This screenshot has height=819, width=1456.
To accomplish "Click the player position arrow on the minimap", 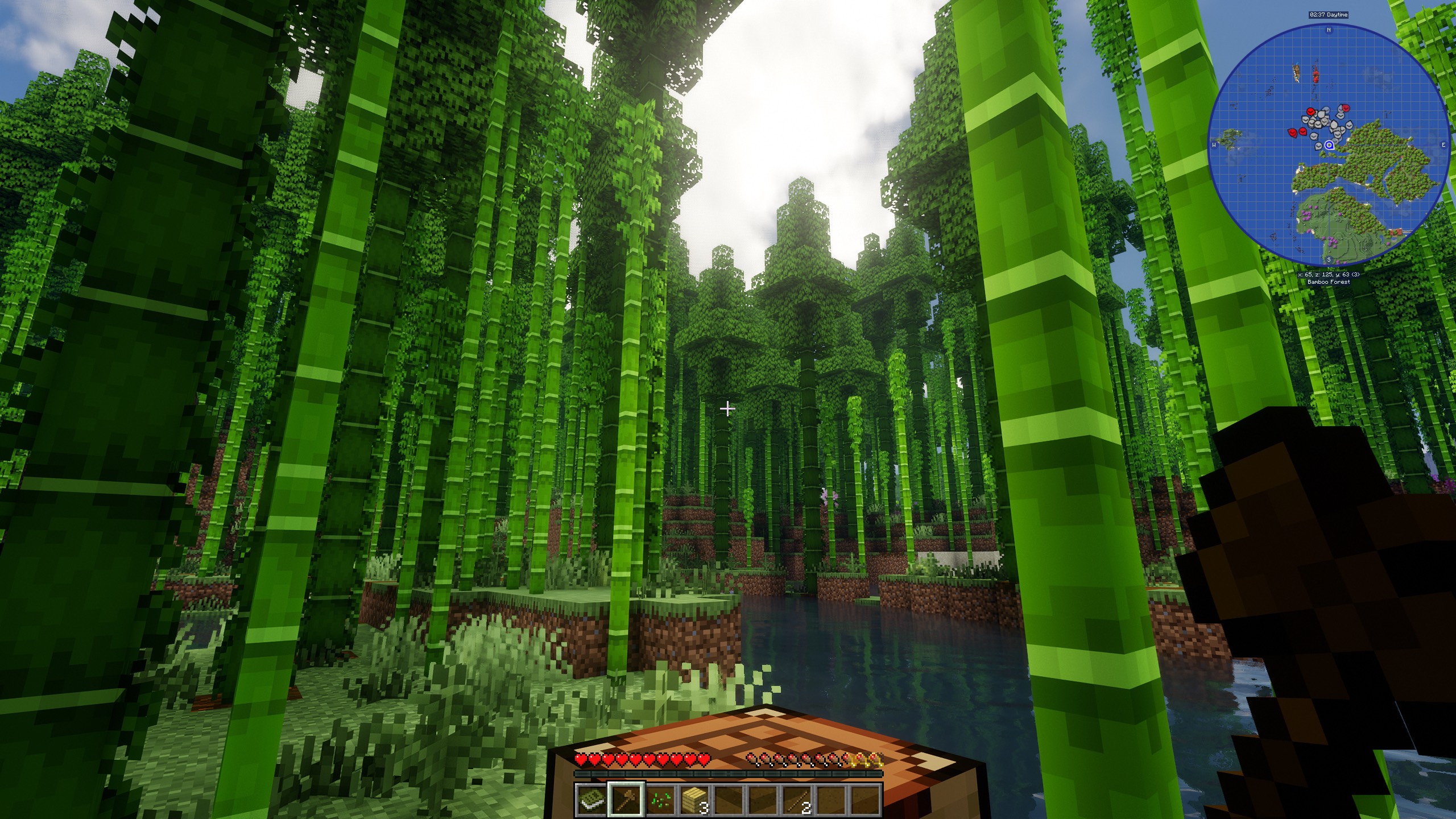I will pyautogui.click(x=1330, y=144).
